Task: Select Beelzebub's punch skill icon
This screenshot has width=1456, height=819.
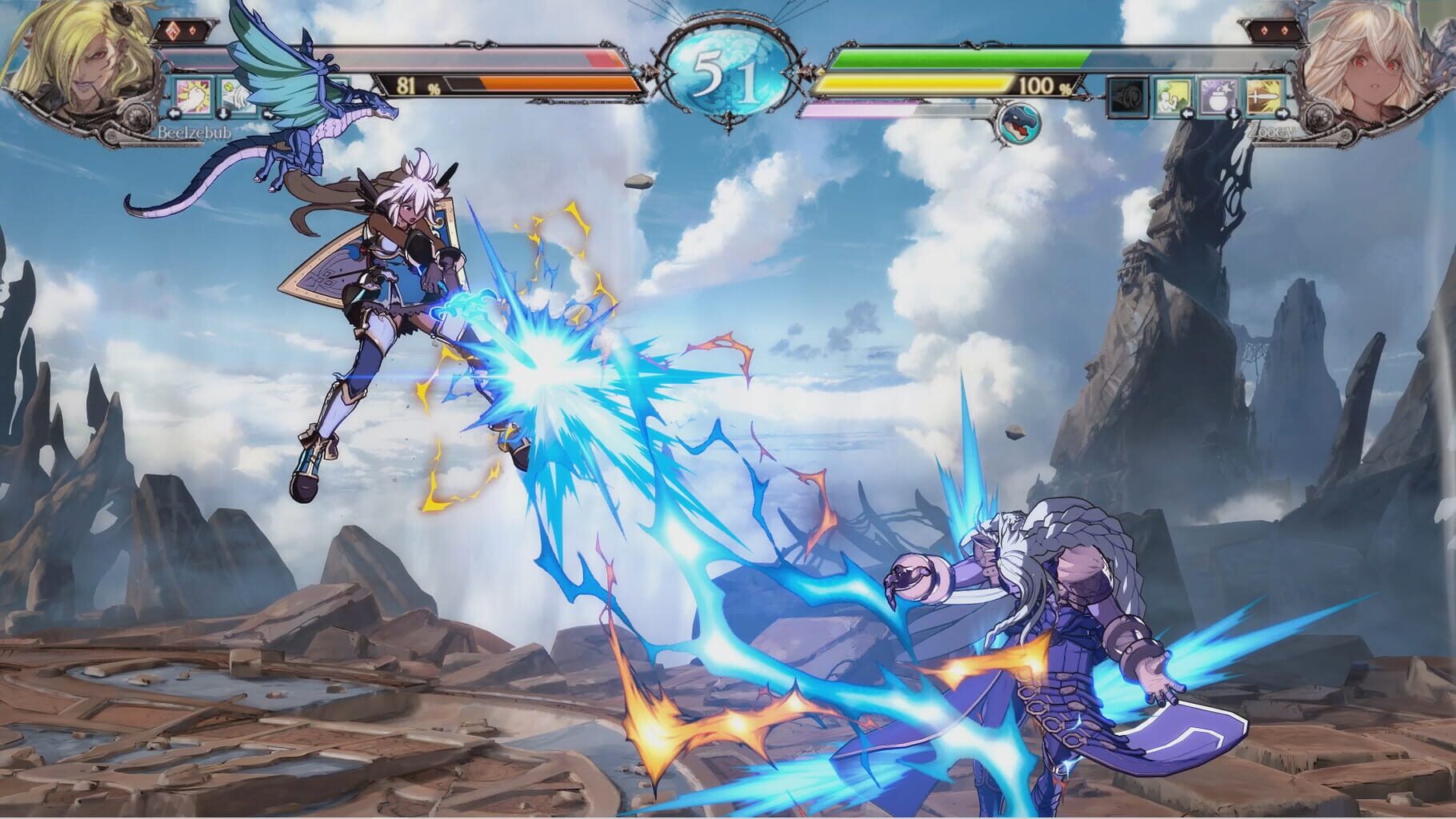Action: point(192,97)
